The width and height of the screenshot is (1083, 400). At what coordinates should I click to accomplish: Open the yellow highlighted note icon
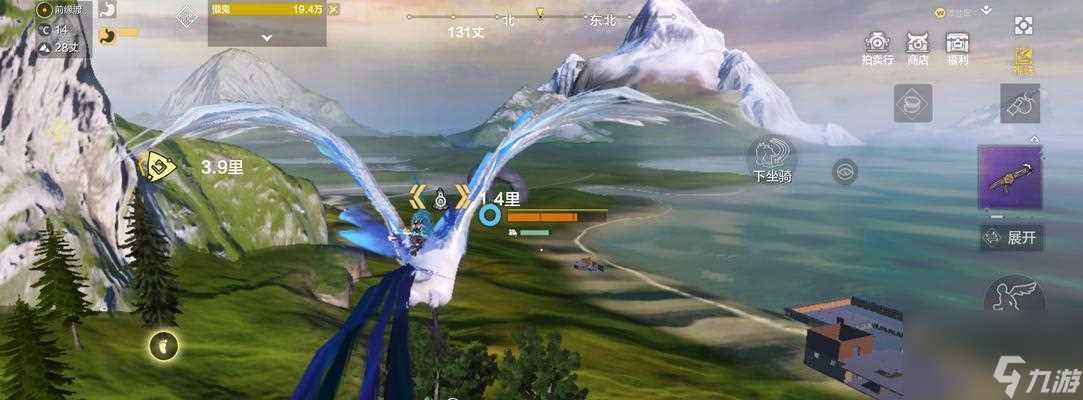(x=1023, y=58)
